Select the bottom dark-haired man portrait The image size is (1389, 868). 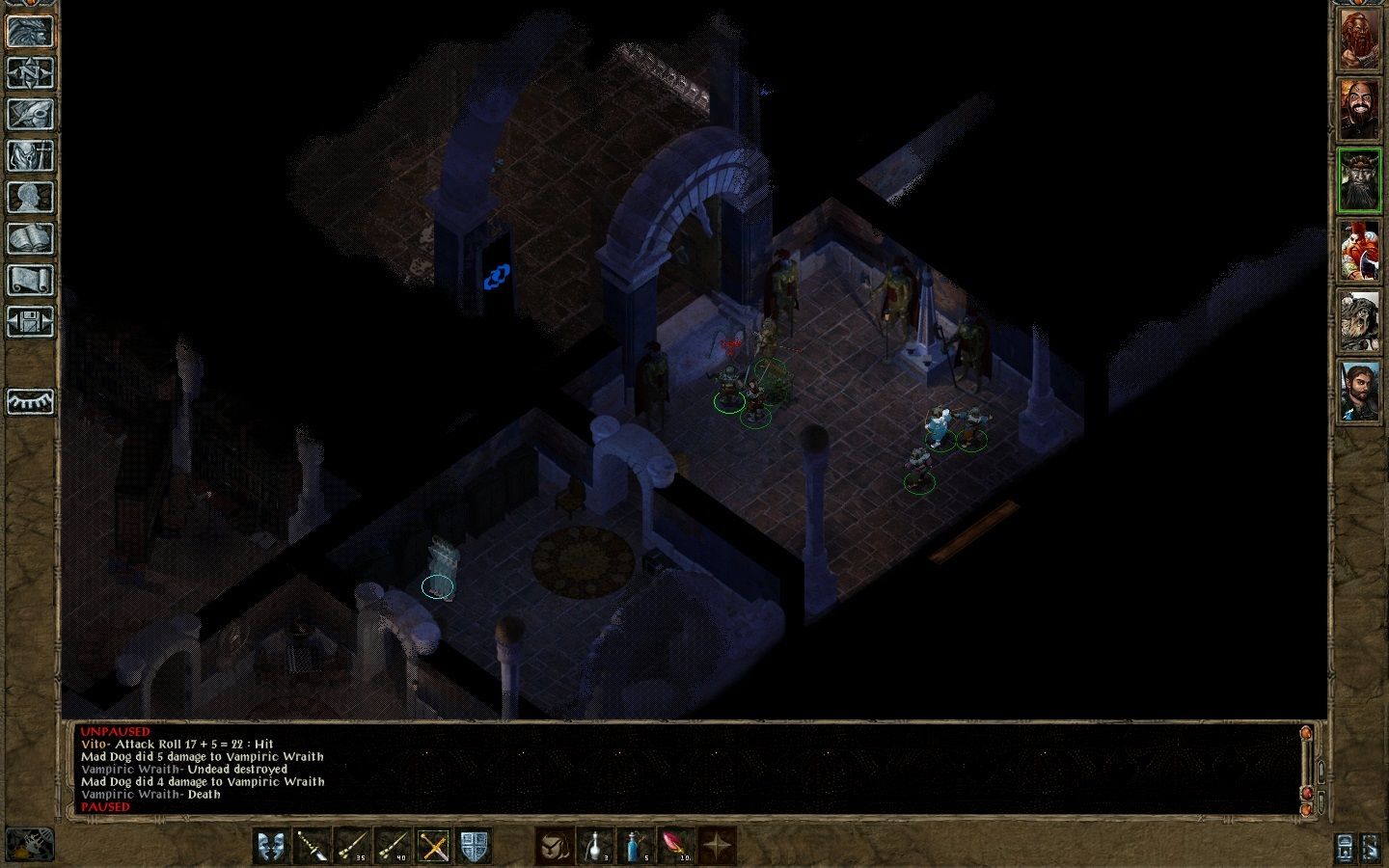click(1360, 390)
